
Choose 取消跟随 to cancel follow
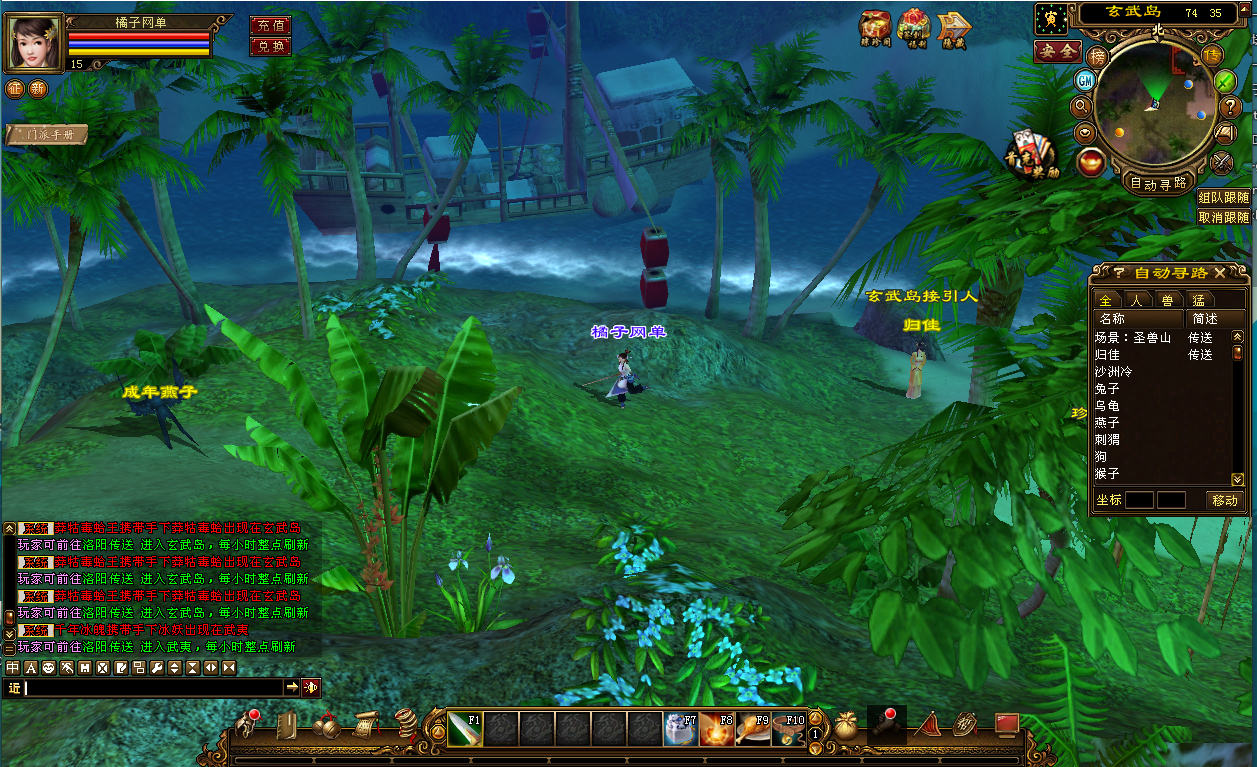pyautogui.click(x=1224, y=217)
